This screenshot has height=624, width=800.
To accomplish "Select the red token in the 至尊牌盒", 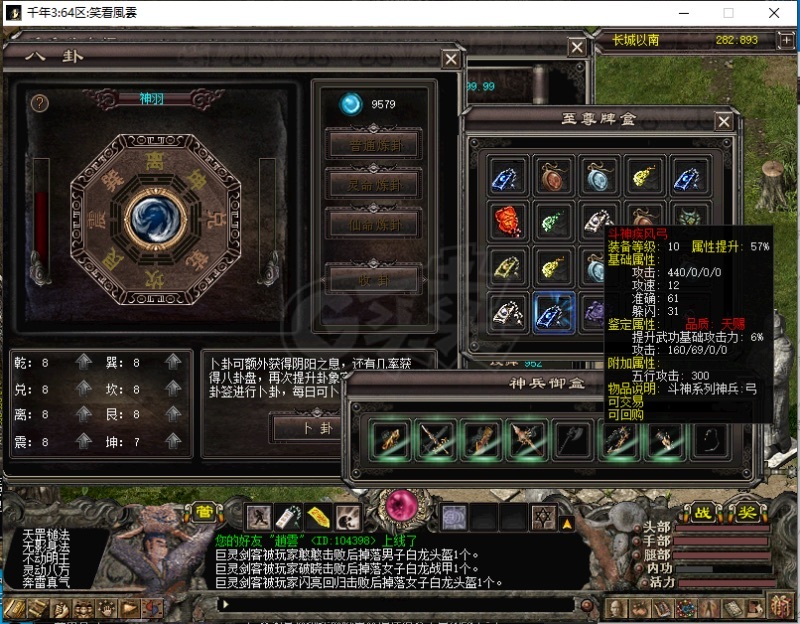I will pyautogui.click(x=508, y=220).
